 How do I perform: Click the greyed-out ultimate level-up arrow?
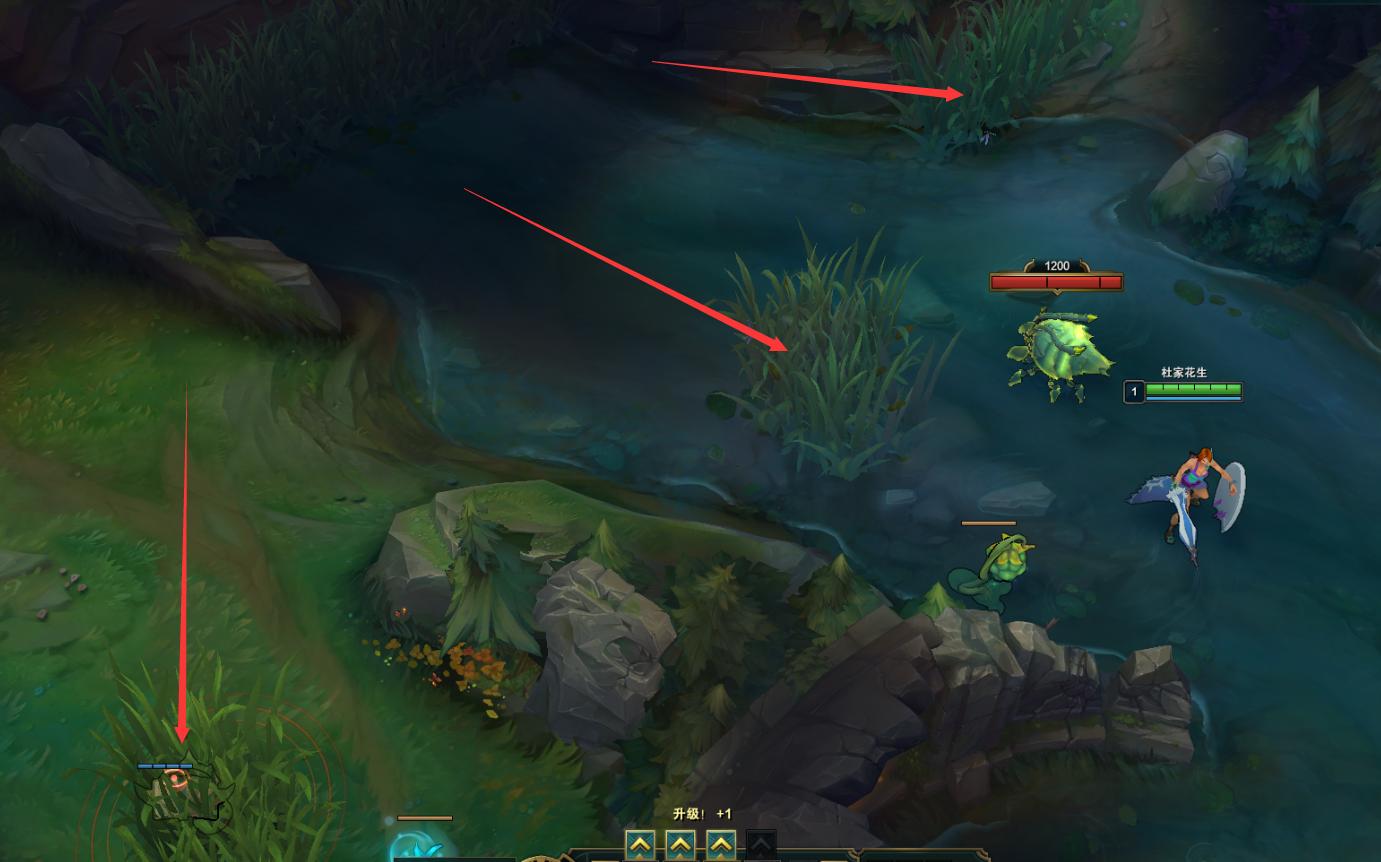tap(761, 845)
